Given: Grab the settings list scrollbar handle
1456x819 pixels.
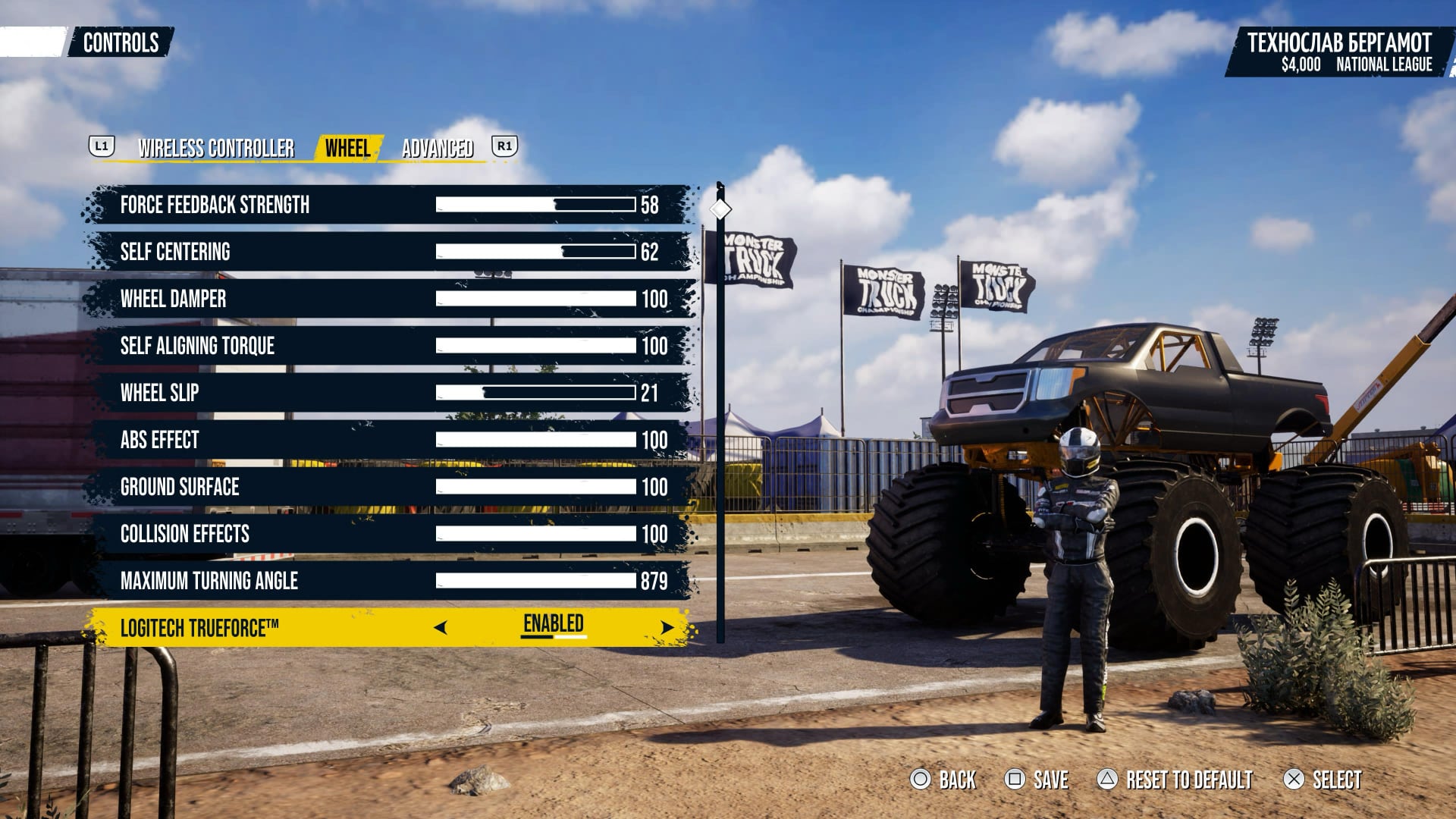Looking at the screenshot, I should (x=720, y=209).
